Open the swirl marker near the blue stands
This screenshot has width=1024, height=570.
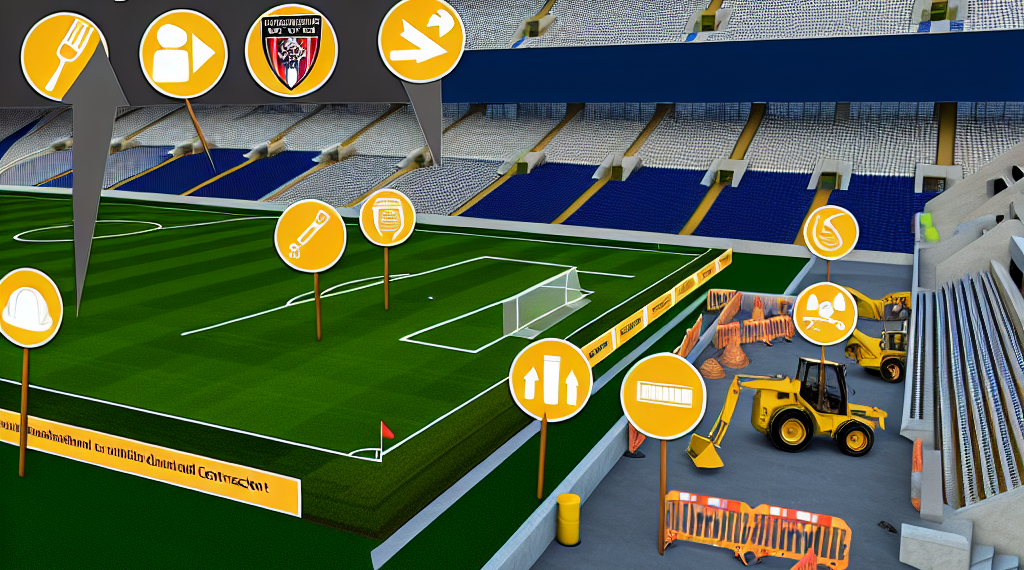pos(830,232)
